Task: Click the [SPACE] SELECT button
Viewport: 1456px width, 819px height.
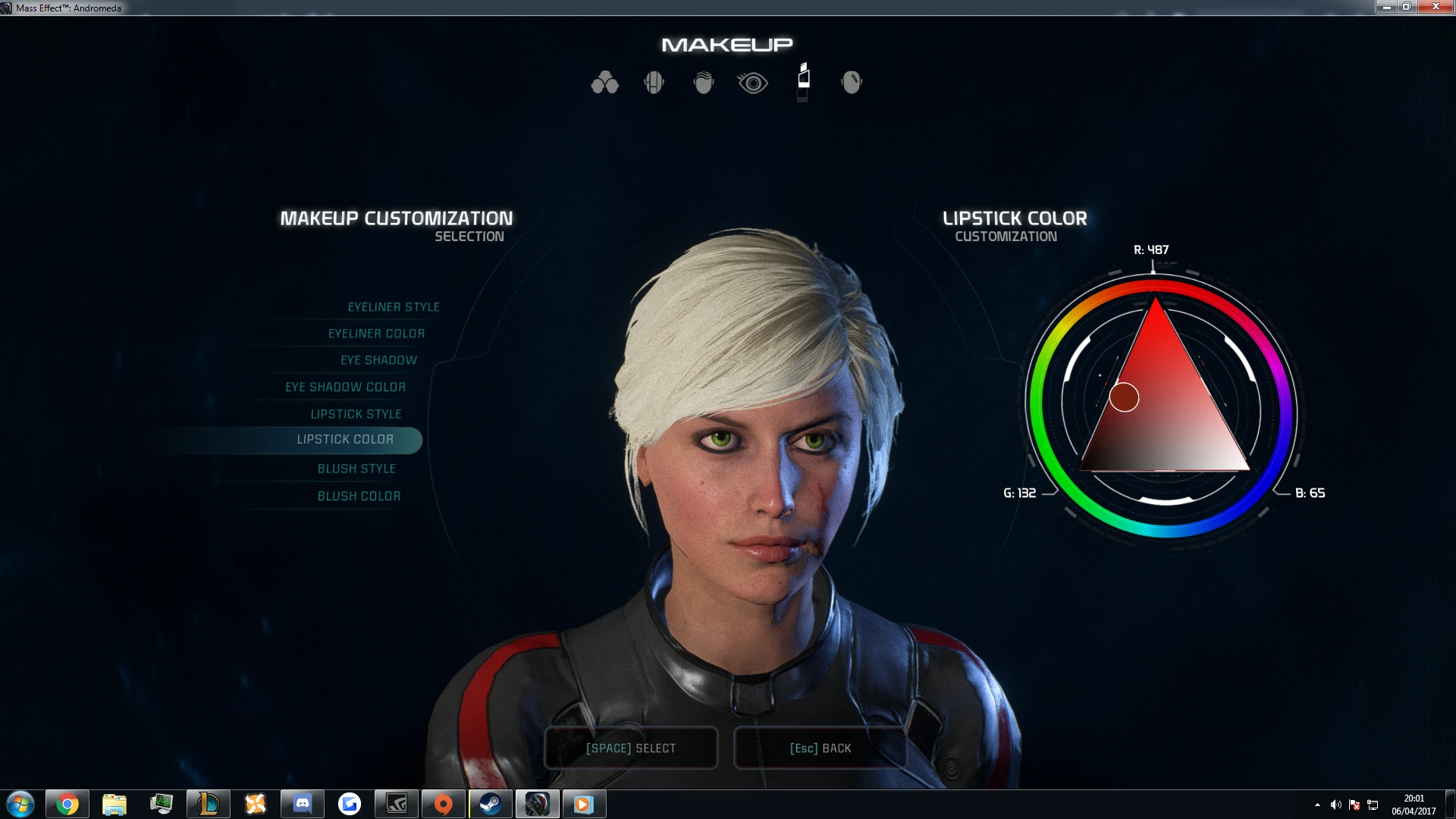Action: pyautogui.click(x=631, y=748)
